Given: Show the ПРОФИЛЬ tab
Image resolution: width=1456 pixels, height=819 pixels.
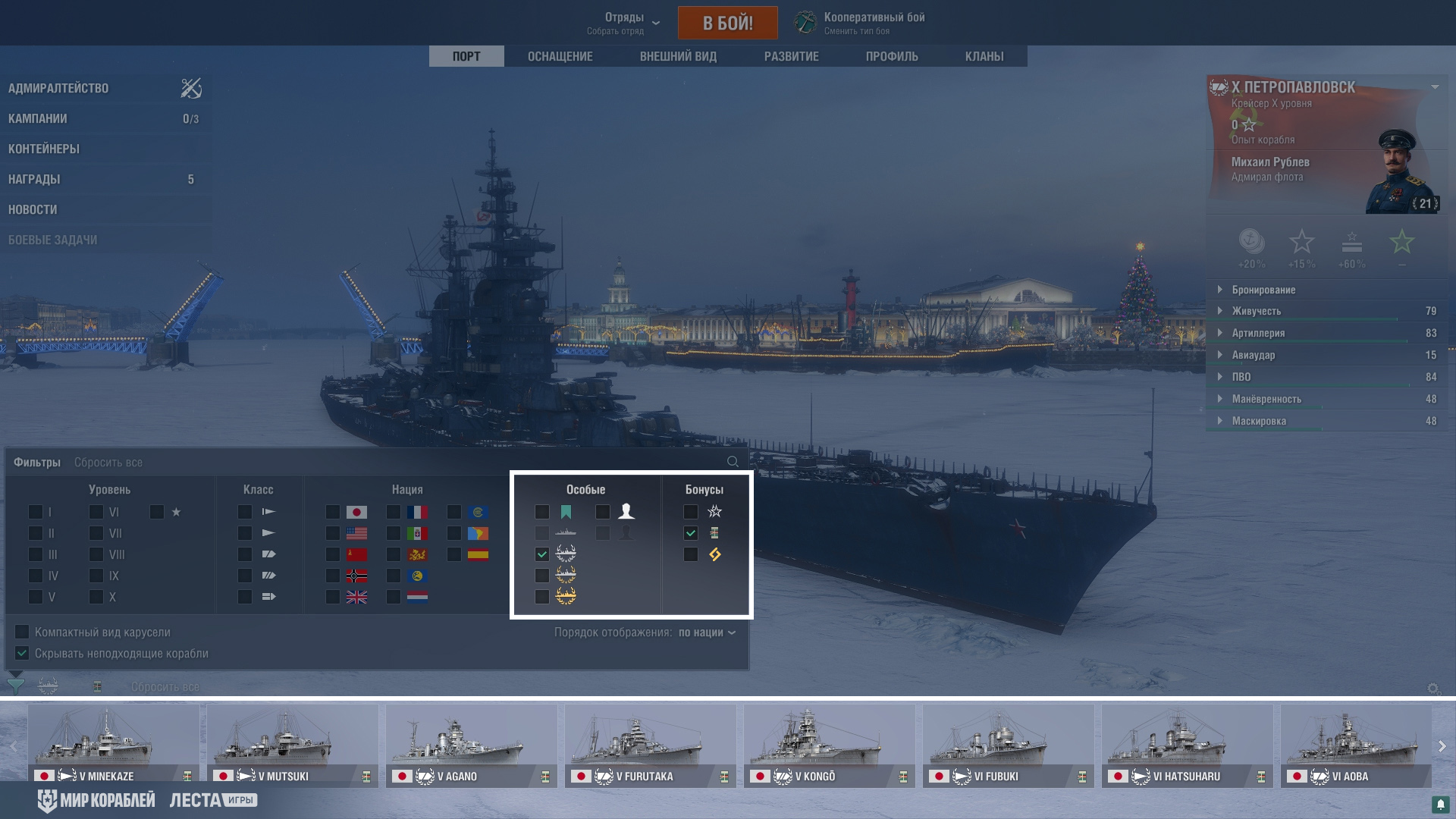Looking at the screenshot, I should click(892, 56).
